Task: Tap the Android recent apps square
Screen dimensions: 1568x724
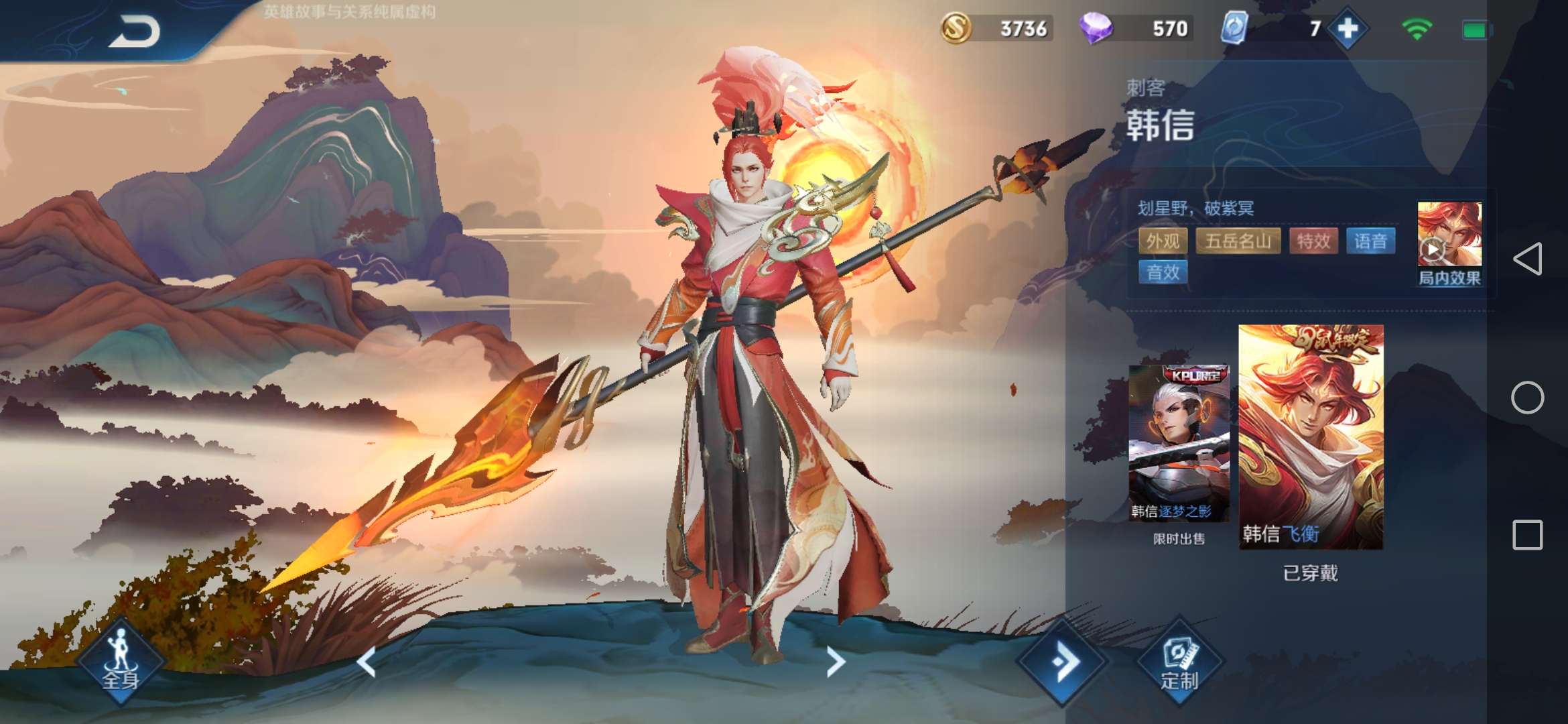Action: (1527, 535)
